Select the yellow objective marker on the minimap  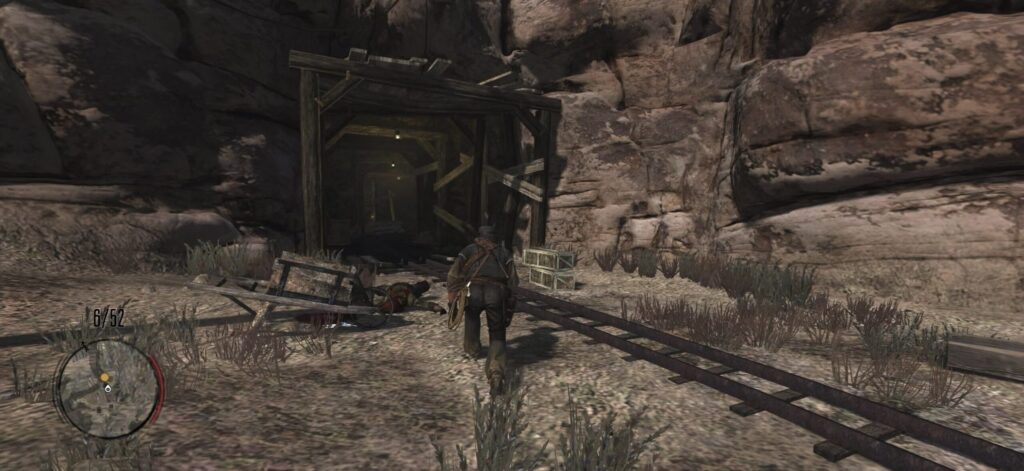[x=104, y=378]
